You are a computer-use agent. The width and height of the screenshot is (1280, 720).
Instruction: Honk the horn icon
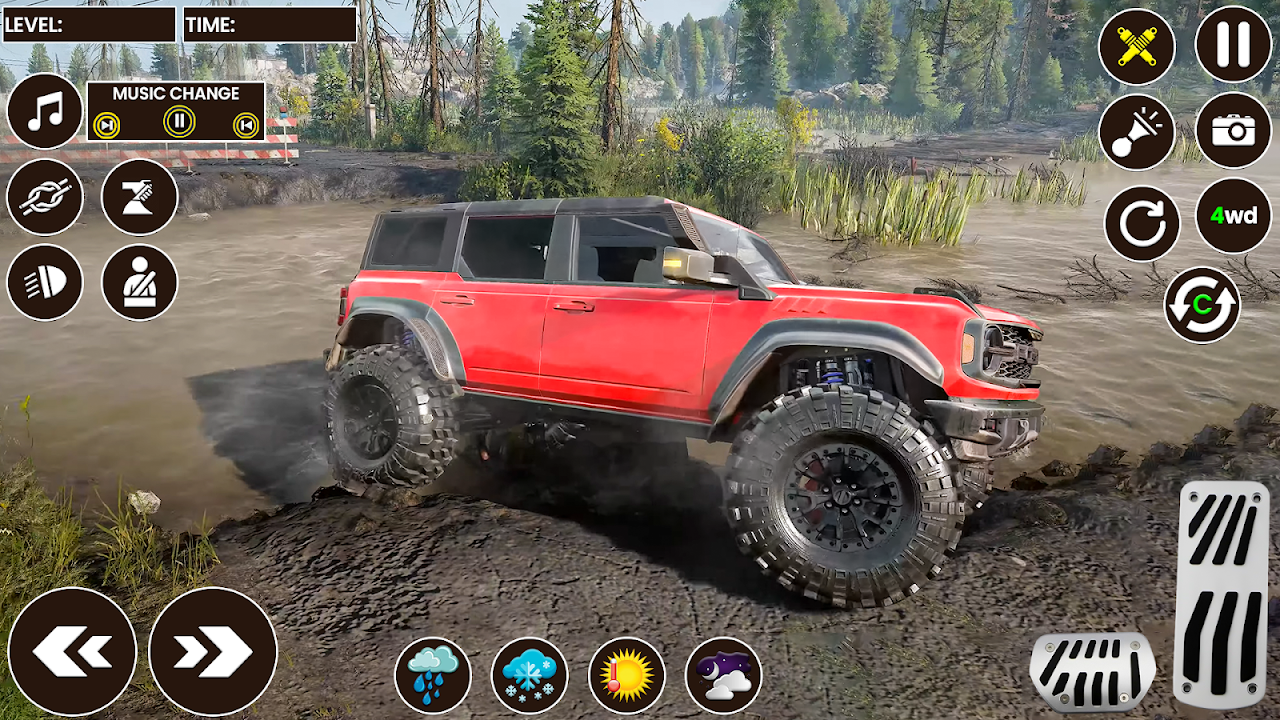pyautogui.click(x=1137, y=132)
